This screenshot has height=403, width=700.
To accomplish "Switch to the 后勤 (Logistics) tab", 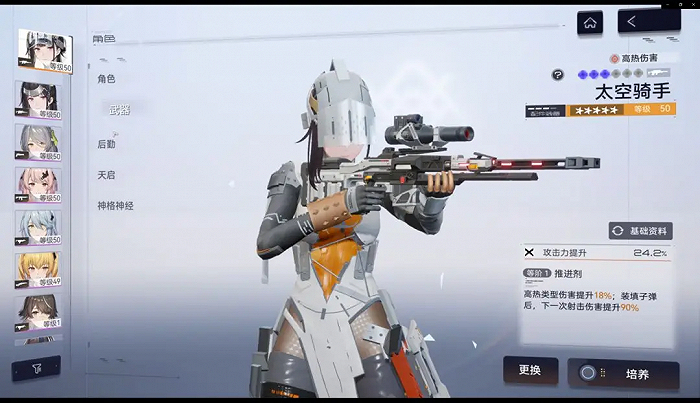I will (x=107, y=144).
